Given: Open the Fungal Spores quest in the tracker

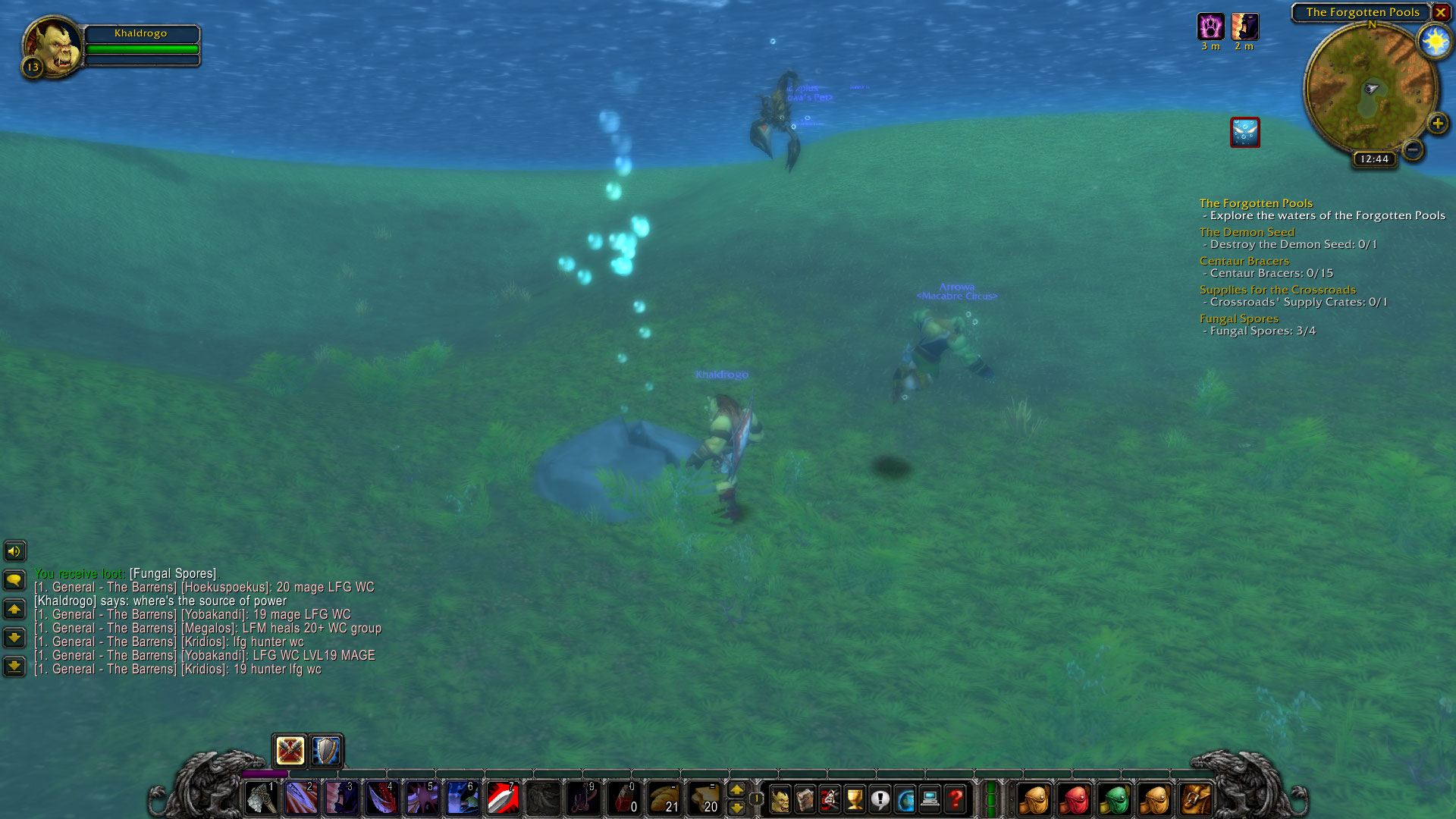Looking at the screenshot, I should click(1238, 318).
